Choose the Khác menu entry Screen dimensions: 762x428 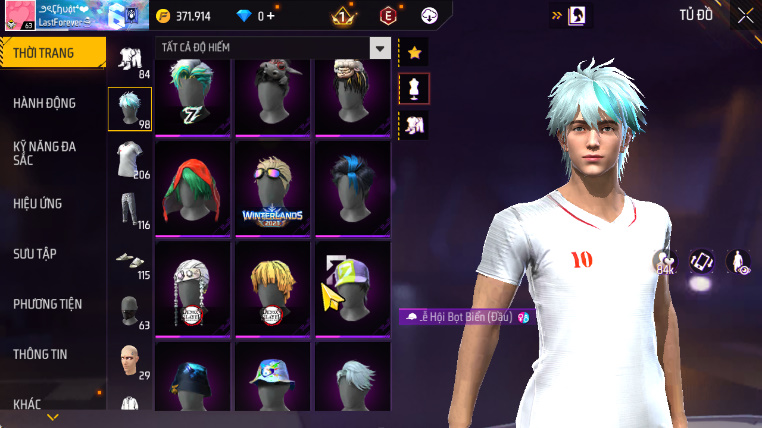click(x=28, y=403)
